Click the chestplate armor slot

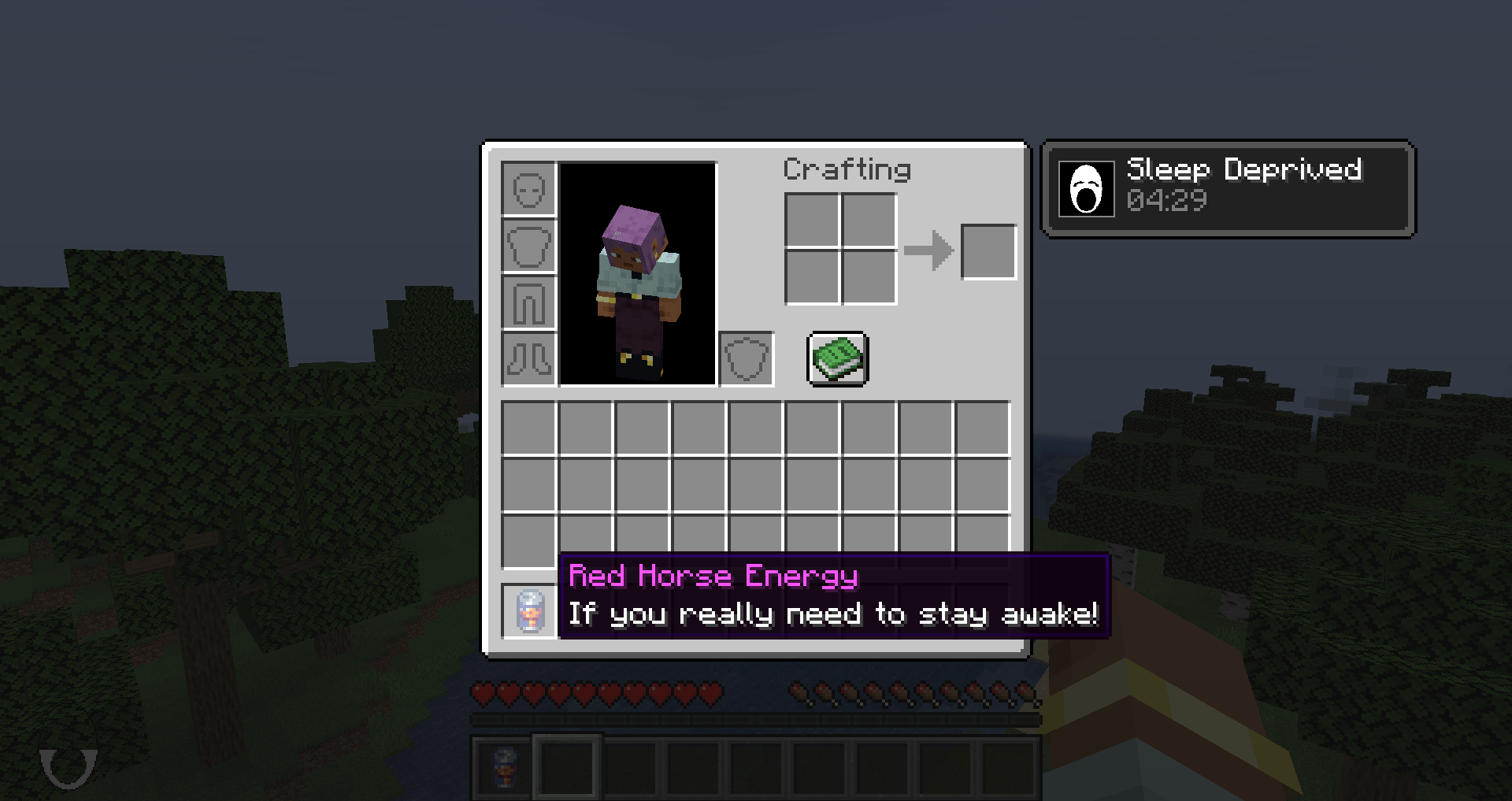[x=528, y=245]
